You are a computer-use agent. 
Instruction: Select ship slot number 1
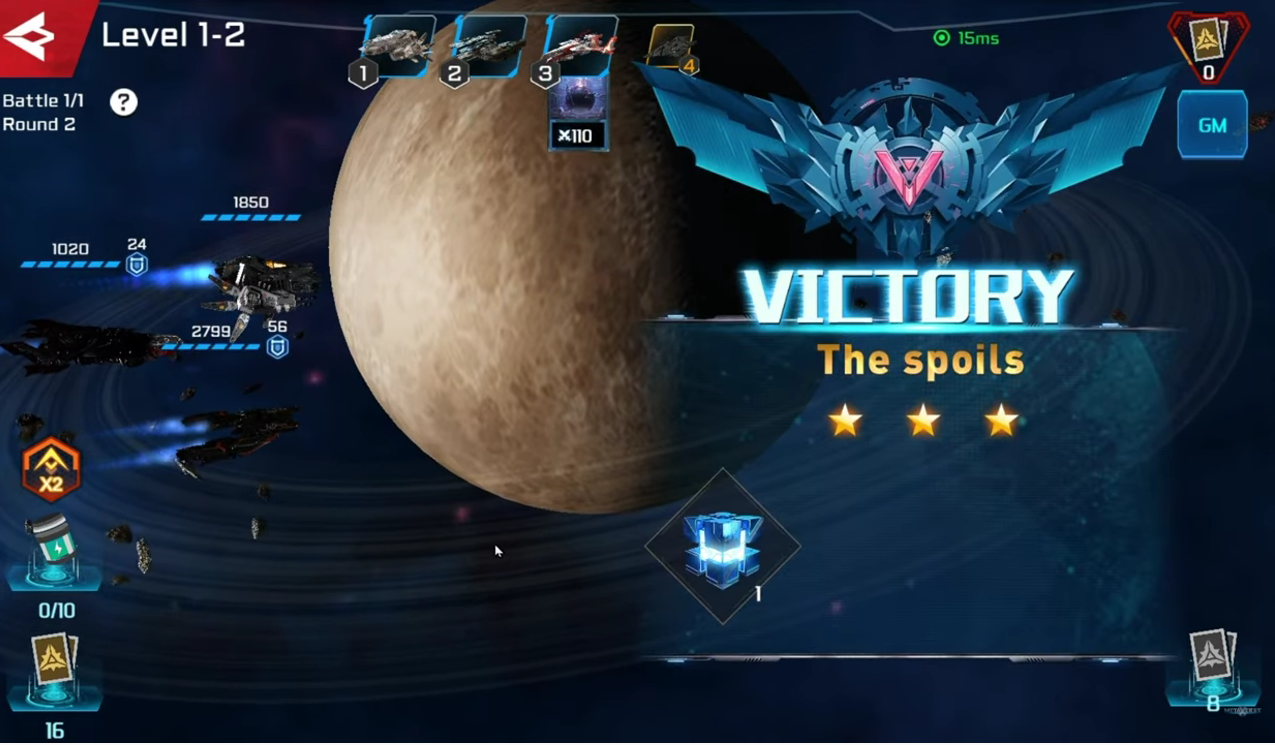[x=397, y=47]
